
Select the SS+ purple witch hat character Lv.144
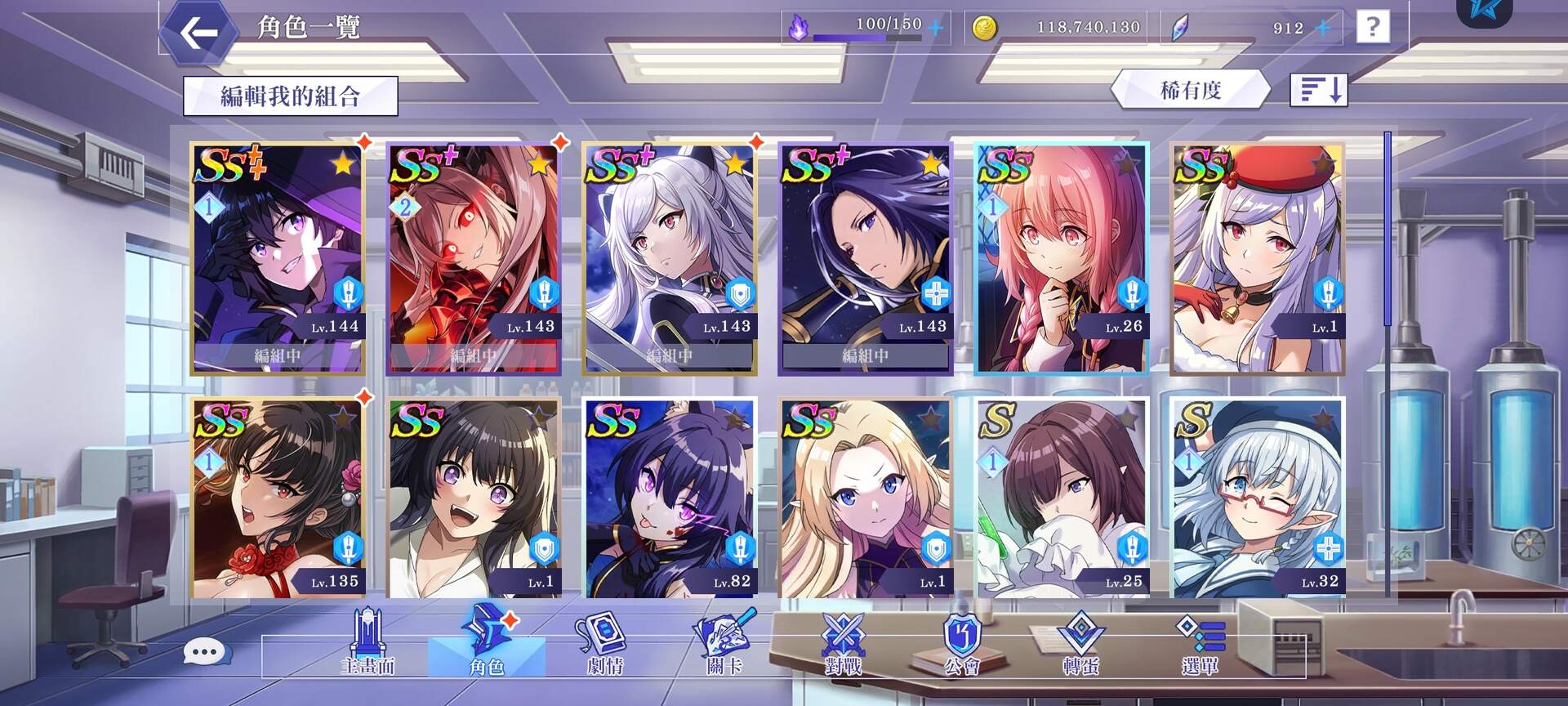(x=278, y=258)
